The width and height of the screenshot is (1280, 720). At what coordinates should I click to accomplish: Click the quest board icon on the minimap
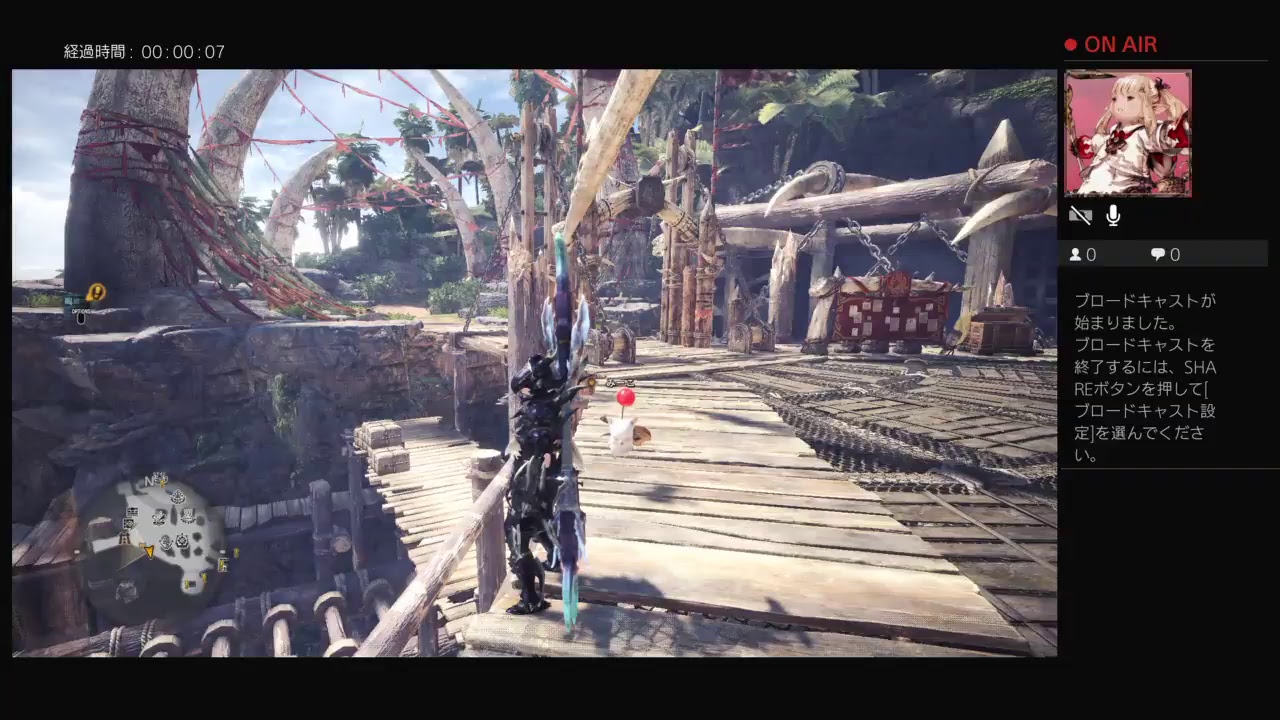pos(132,512)
